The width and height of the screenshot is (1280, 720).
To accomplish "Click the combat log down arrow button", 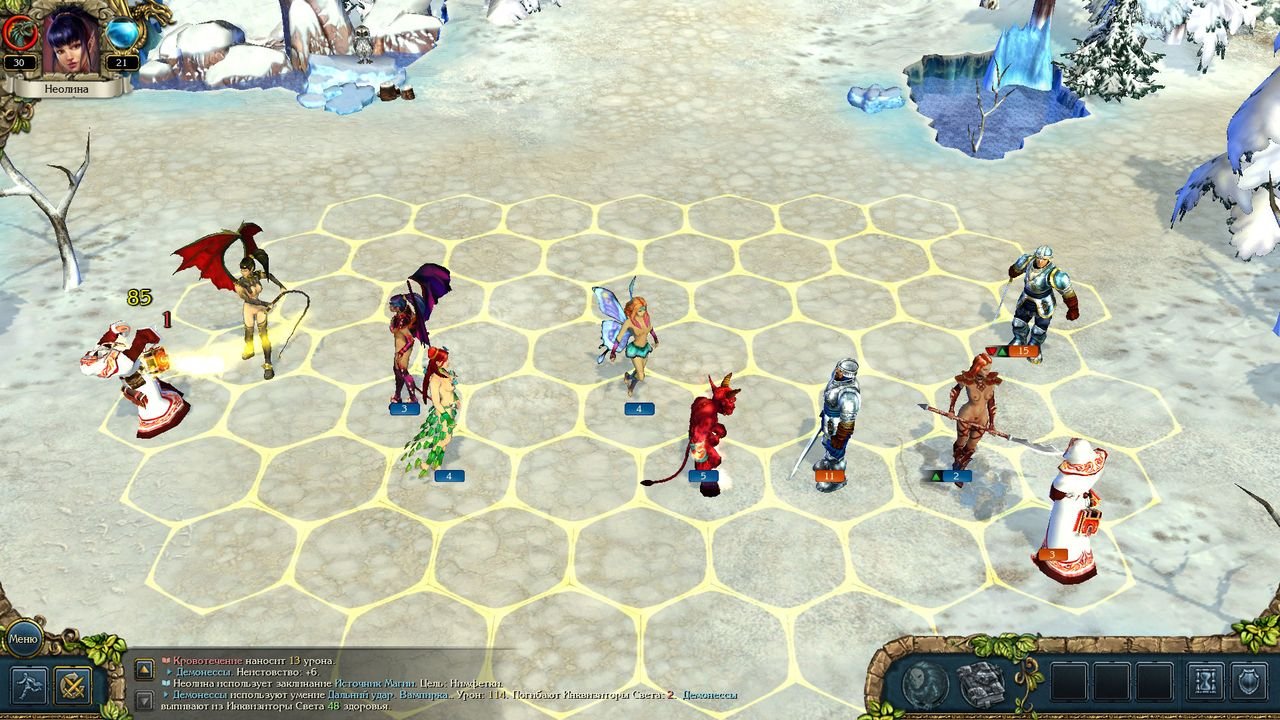I will point(145,700).
